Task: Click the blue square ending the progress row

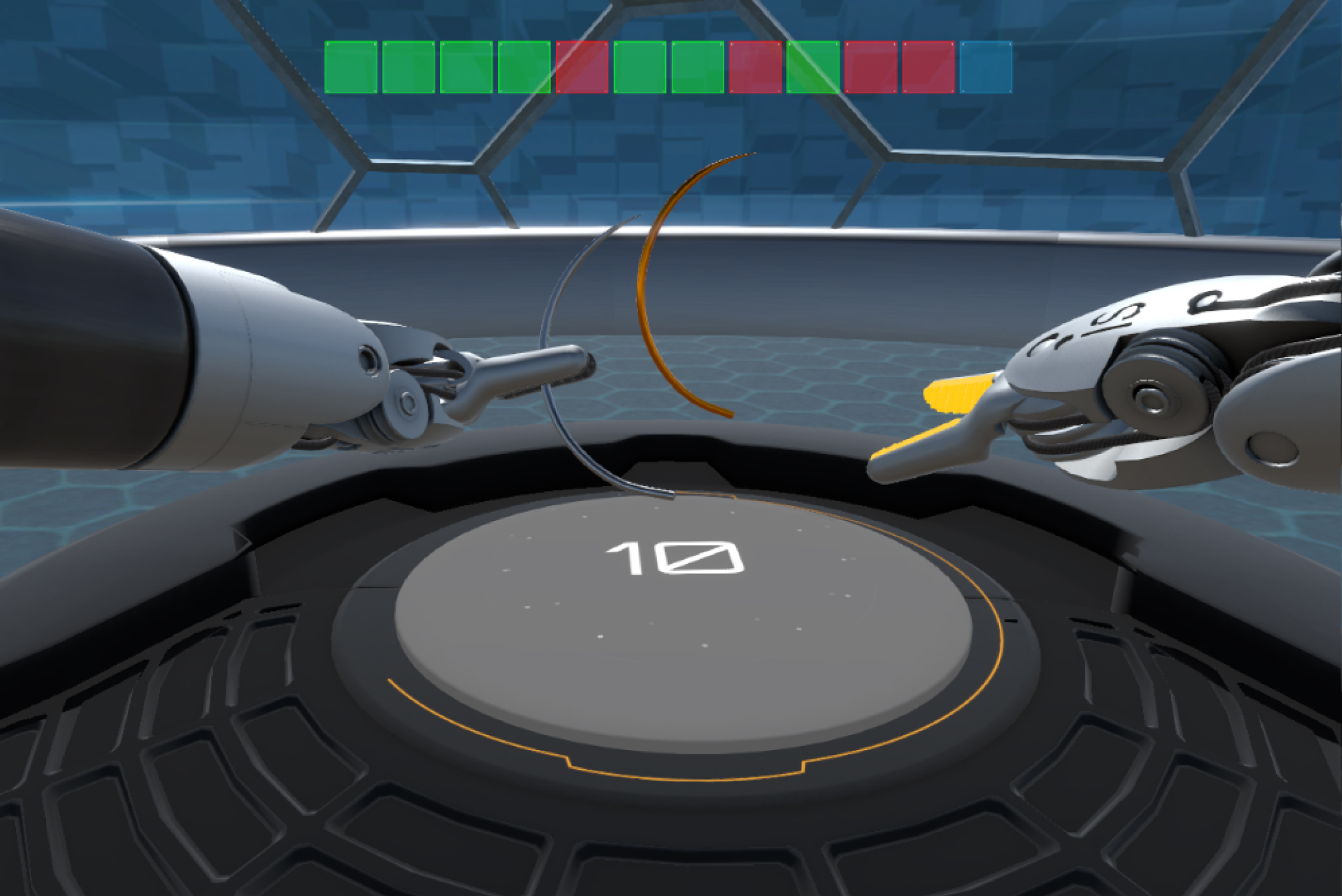Action: (985, 68)
